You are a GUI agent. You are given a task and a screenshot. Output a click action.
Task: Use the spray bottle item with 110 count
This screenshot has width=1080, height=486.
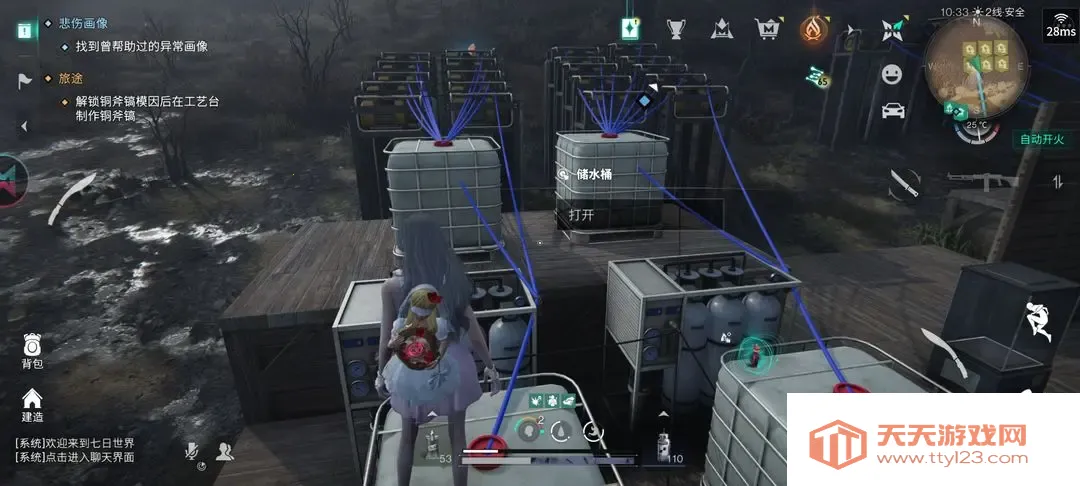662,445
